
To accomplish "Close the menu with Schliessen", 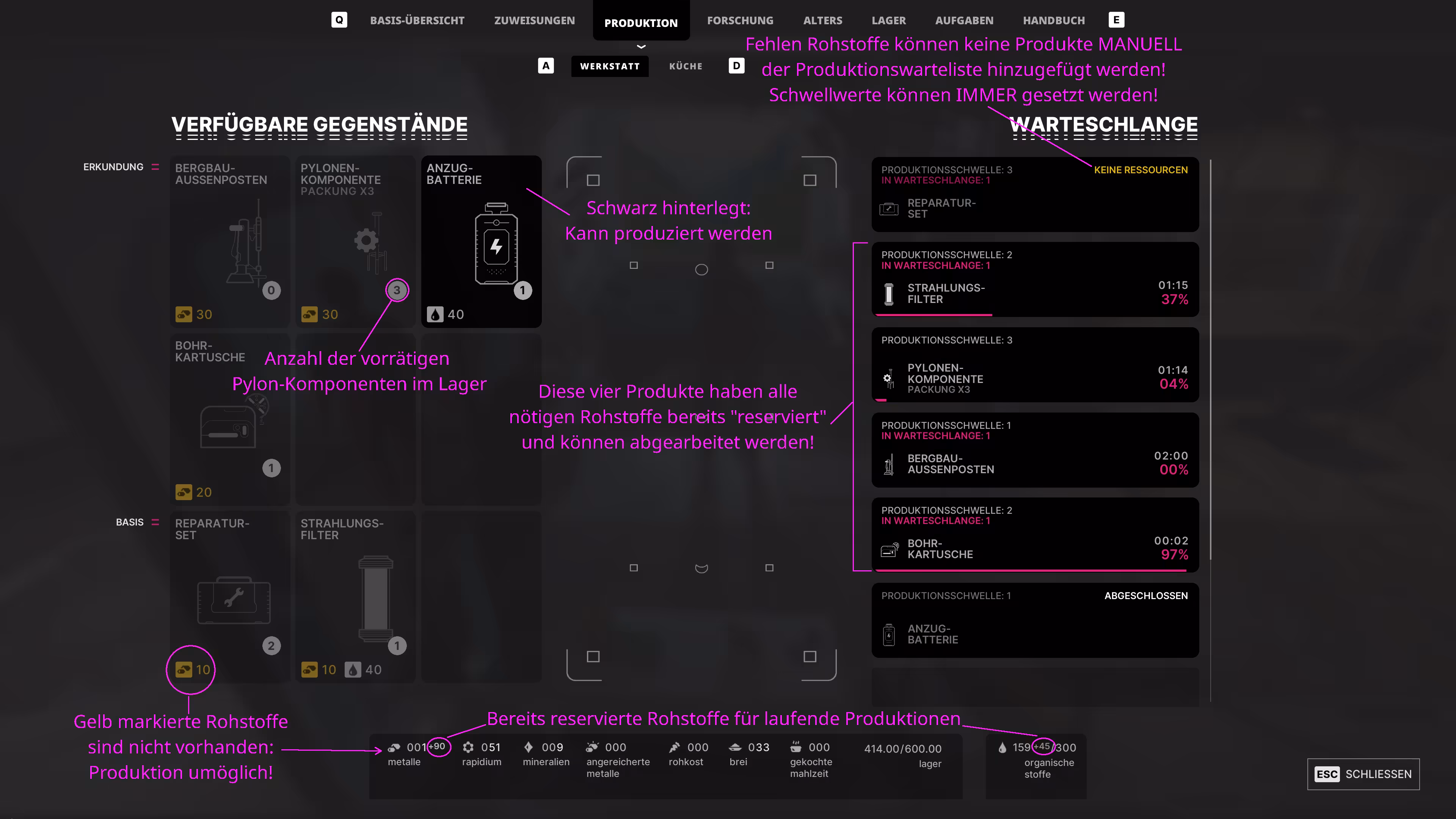I will coord(1363,774).
